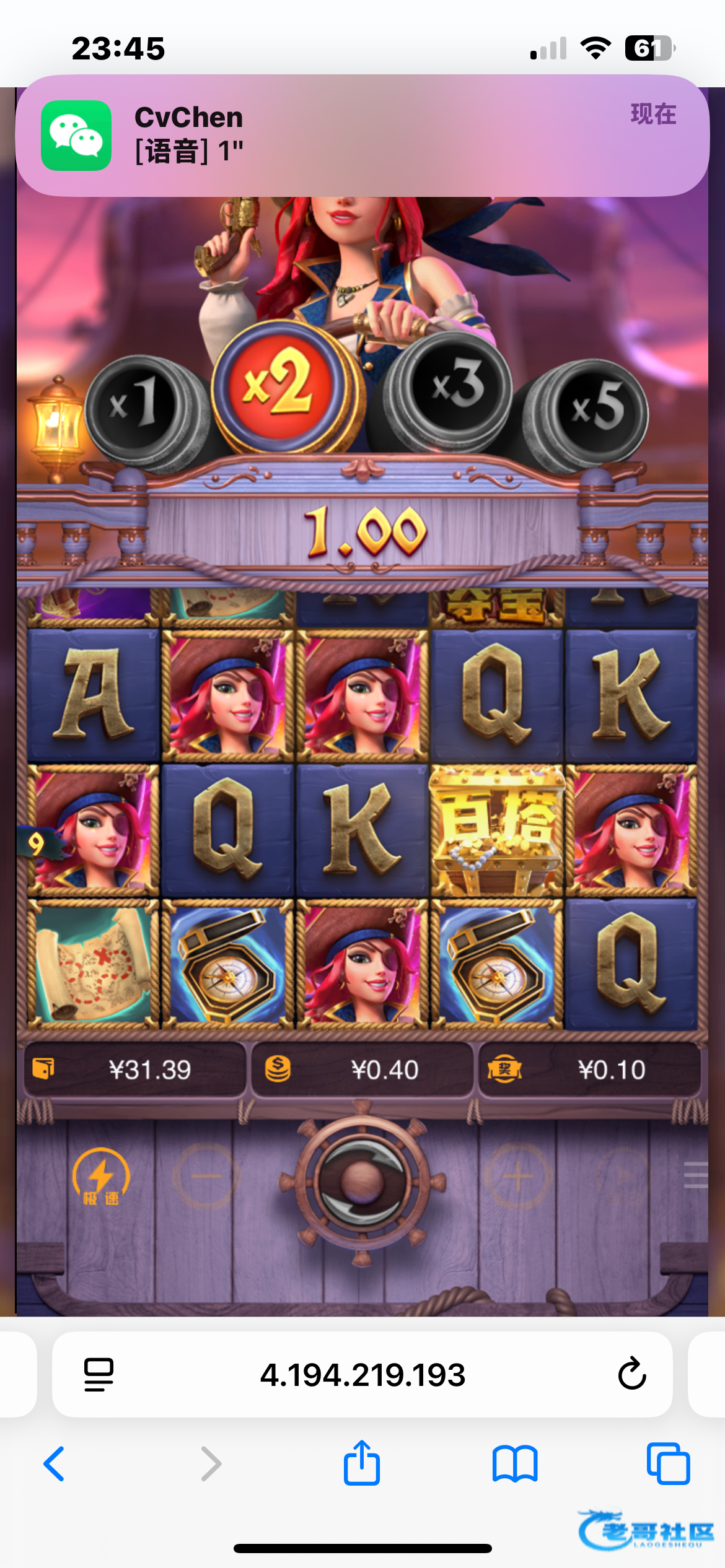725x1568 pixels.
Task: Open the WeChat notification from CvChen
Action: pyautogui.click(x=362, y=136)
